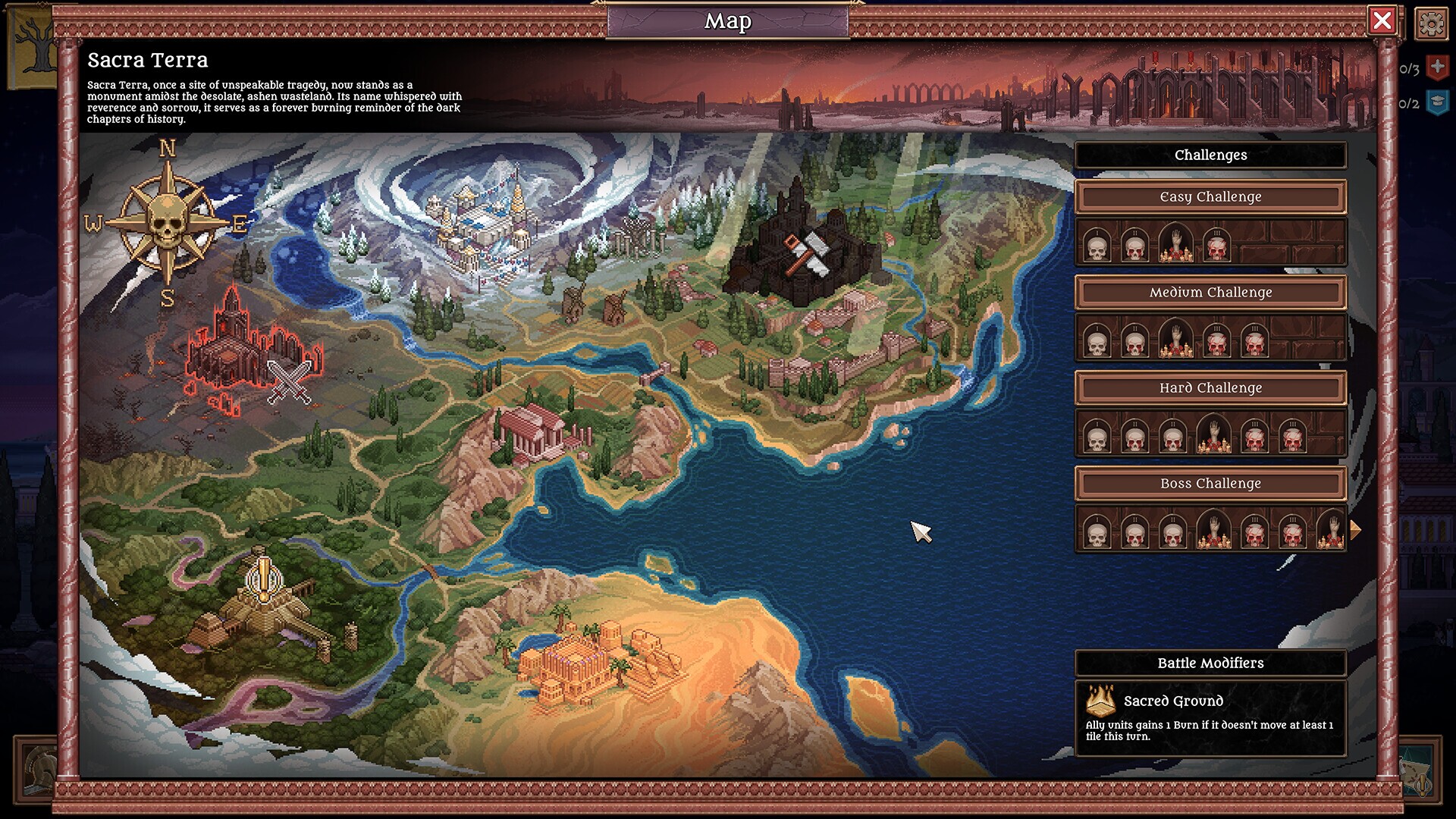This screenshot has width=1456, height=819.
Task: Open the Battle Modifiers panel header
Action: point(1210,662)
